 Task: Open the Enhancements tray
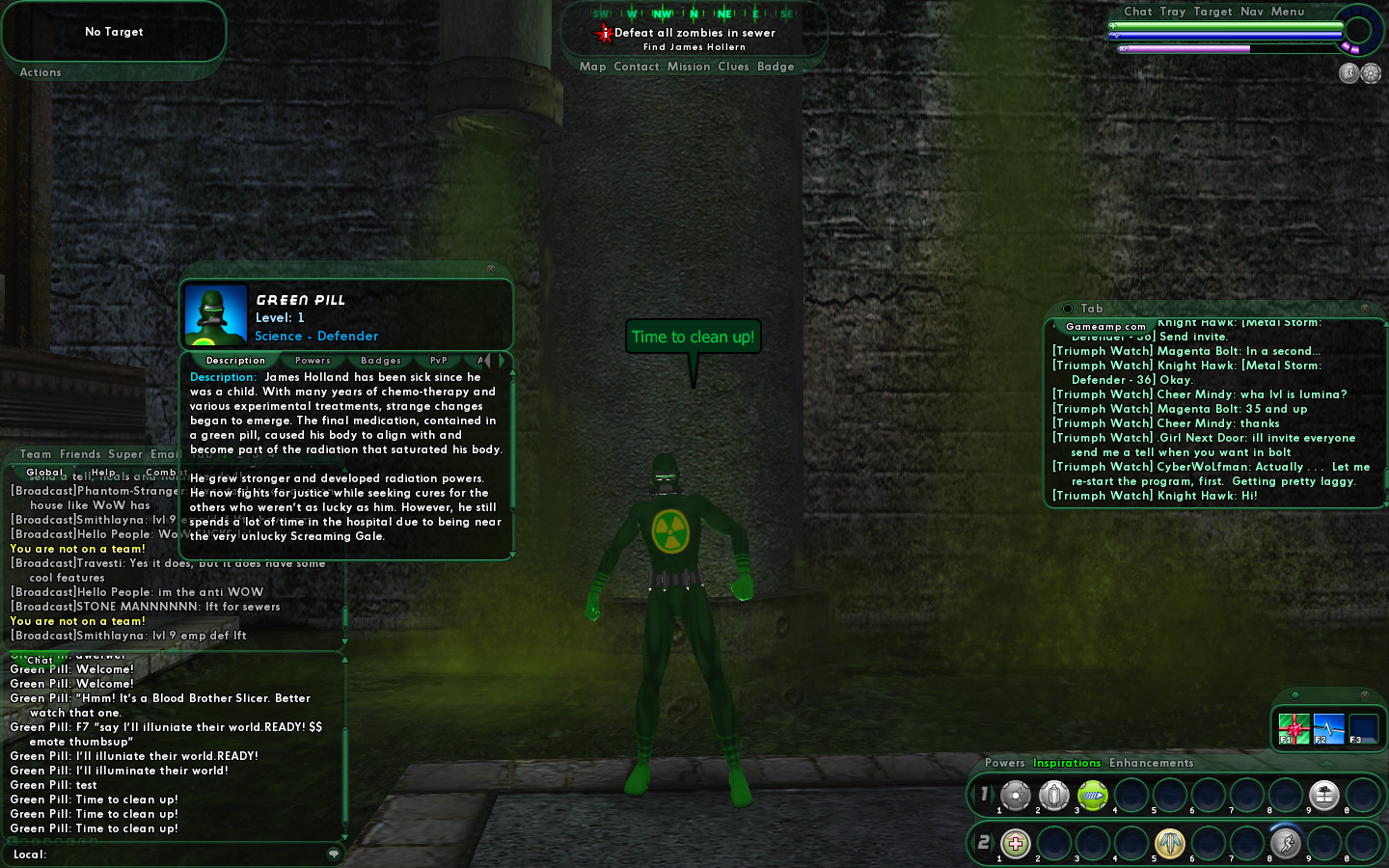1151,763
